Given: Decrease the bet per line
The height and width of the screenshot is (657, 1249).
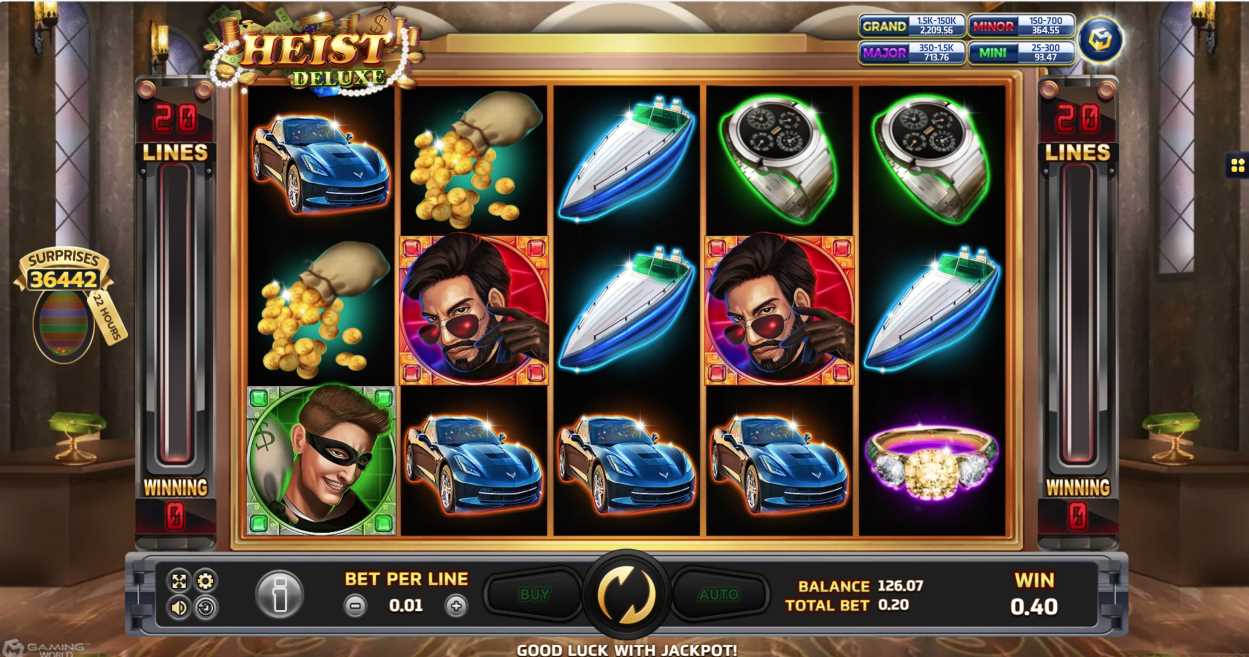Looking at the screenshot, I should tap(355, 605).
